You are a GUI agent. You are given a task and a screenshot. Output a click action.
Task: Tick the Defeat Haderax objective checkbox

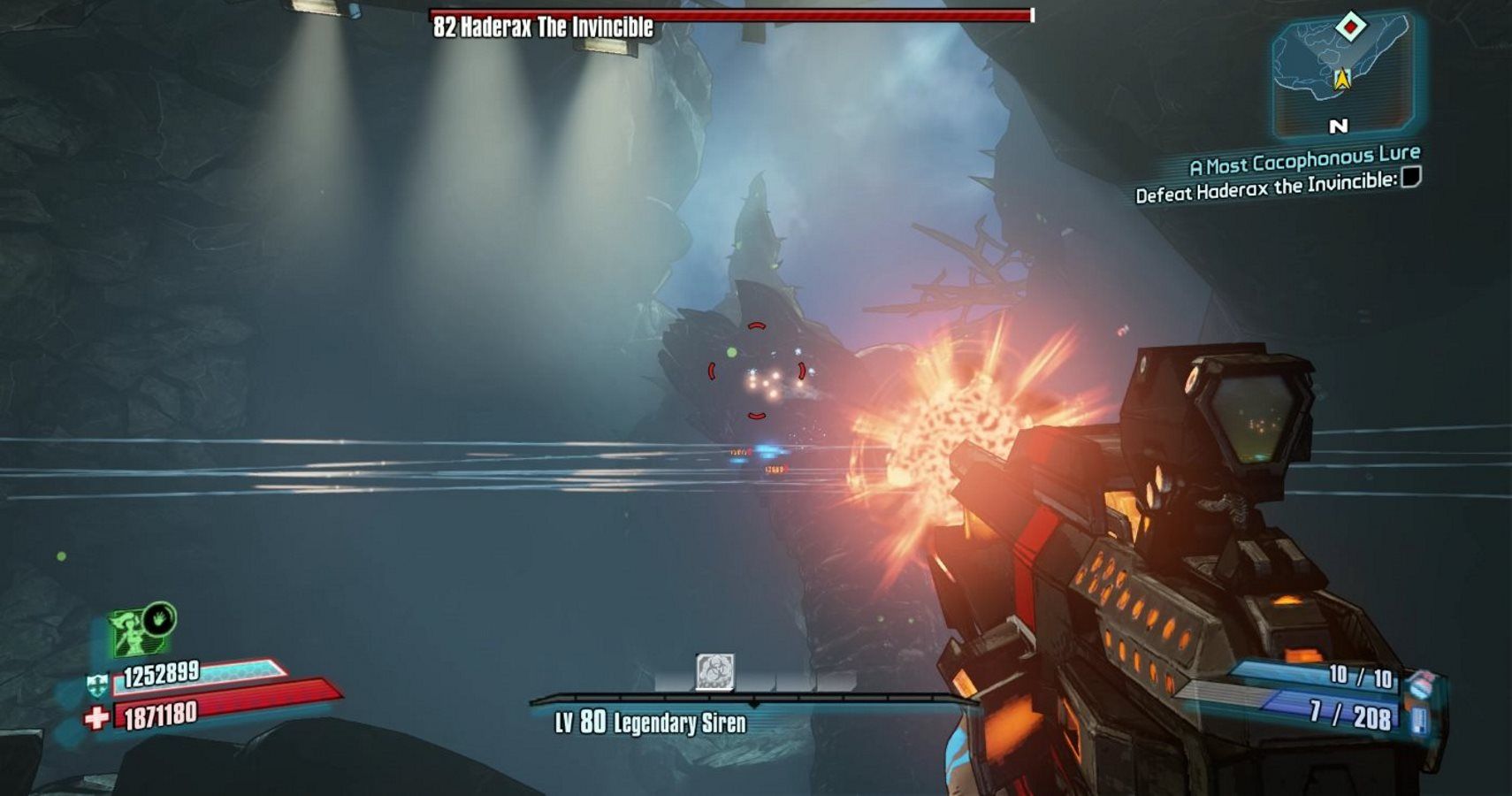(1411, 178)
